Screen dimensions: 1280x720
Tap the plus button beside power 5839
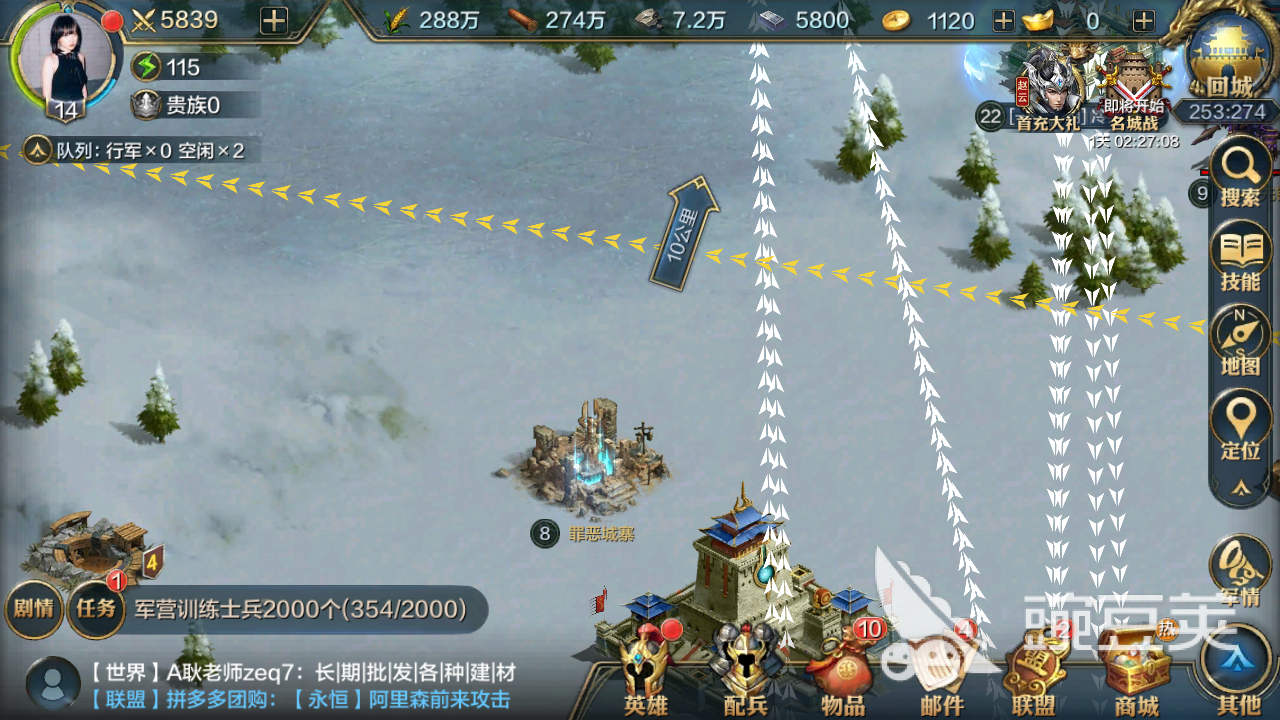pyautogui.click(x=273, y=20)
